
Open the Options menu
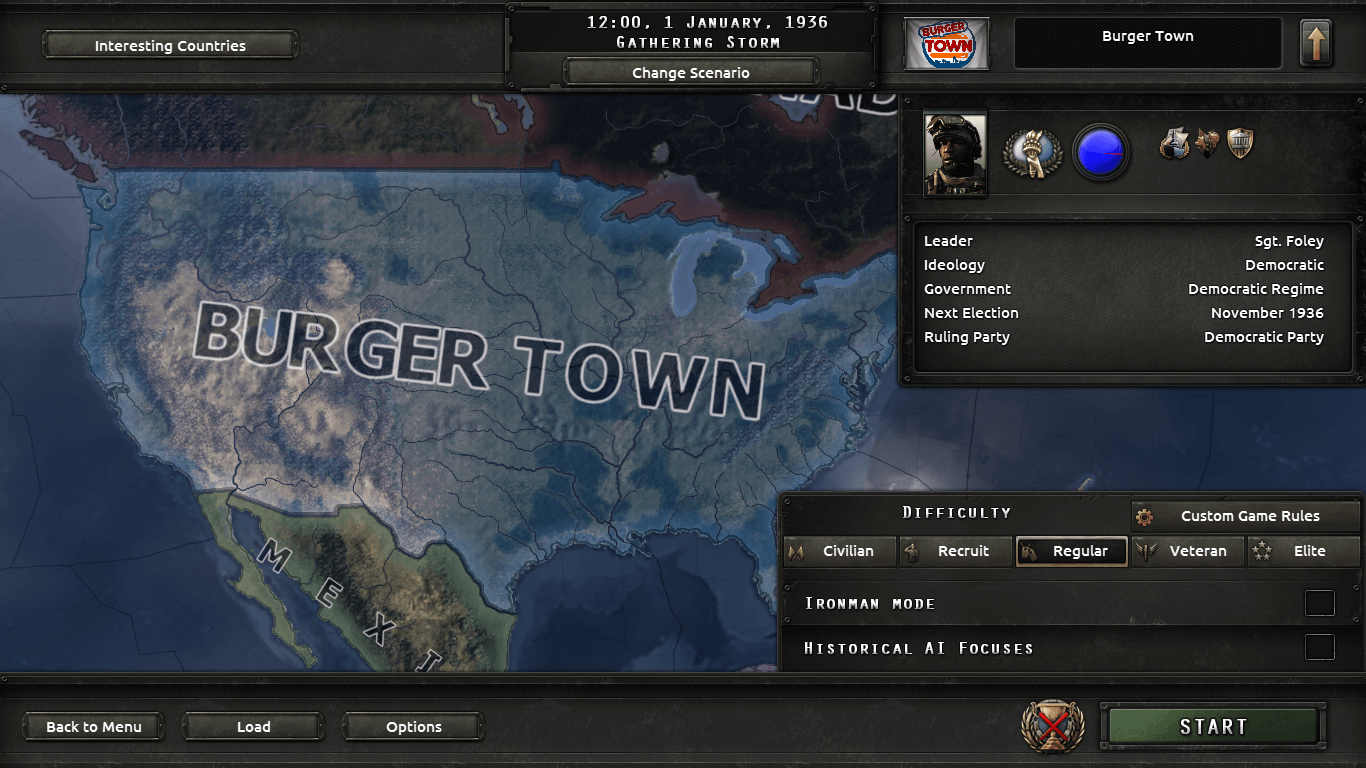point(413,727)
